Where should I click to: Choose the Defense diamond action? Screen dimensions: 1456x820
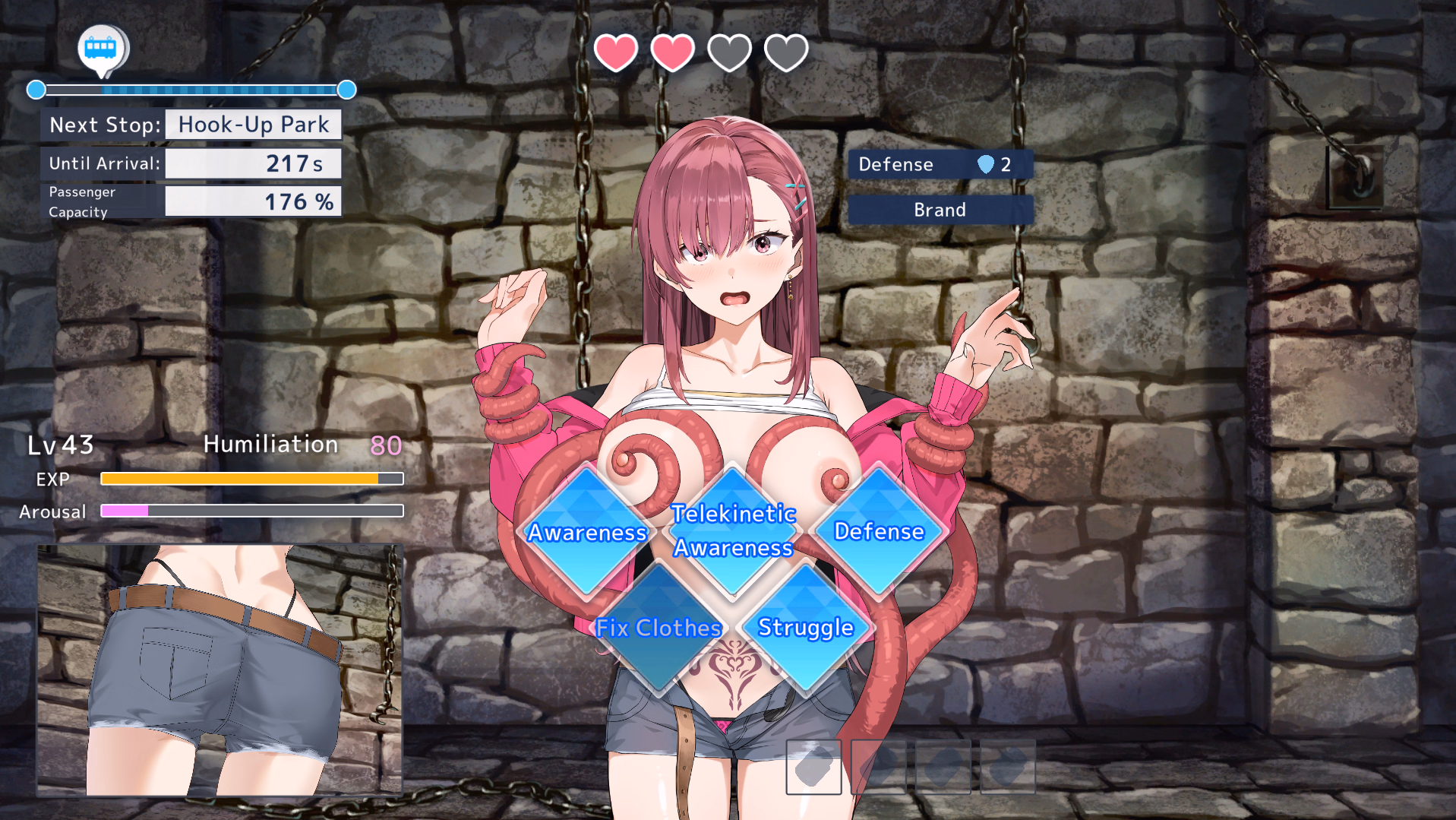[x=879, y=531]
